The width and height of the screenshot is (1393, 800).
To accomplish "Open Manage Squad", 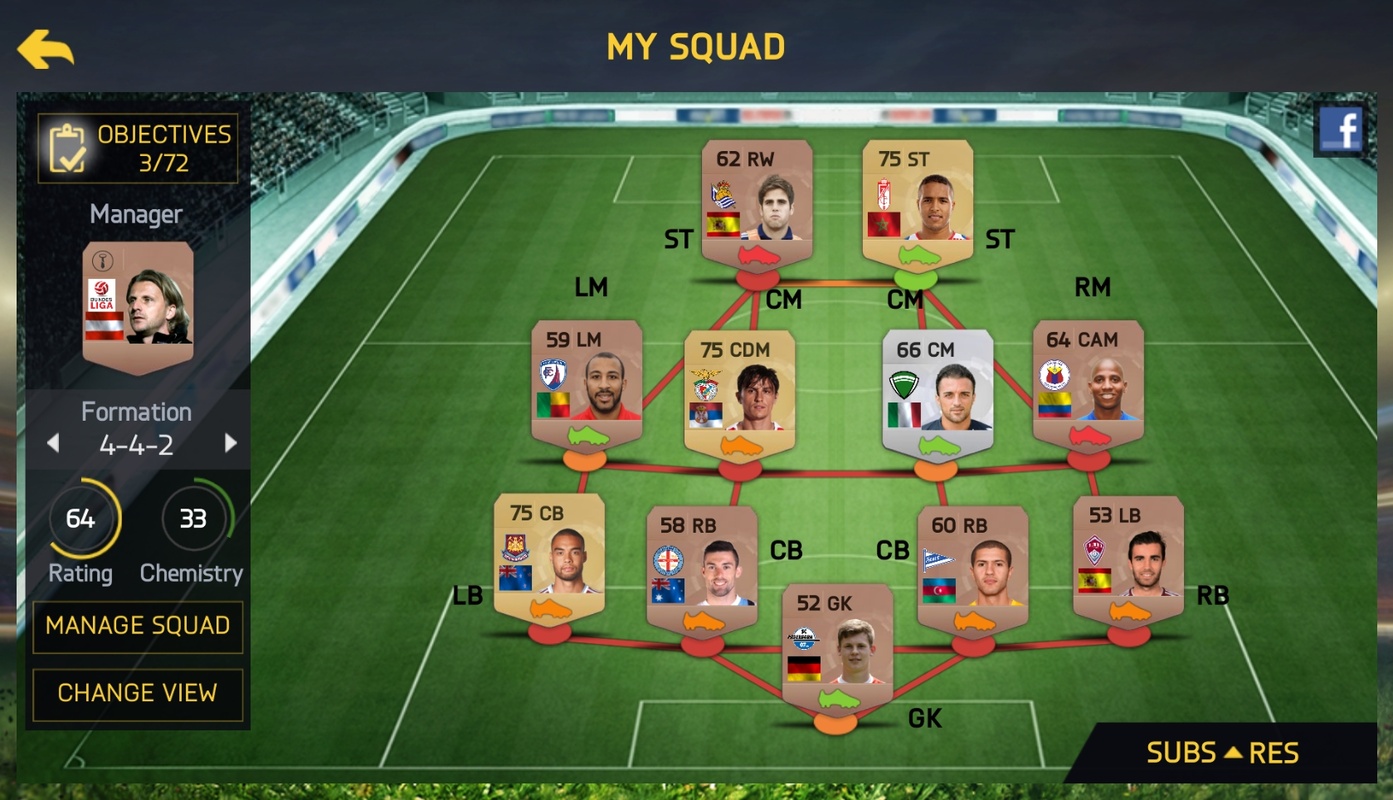I will (138, 626).
